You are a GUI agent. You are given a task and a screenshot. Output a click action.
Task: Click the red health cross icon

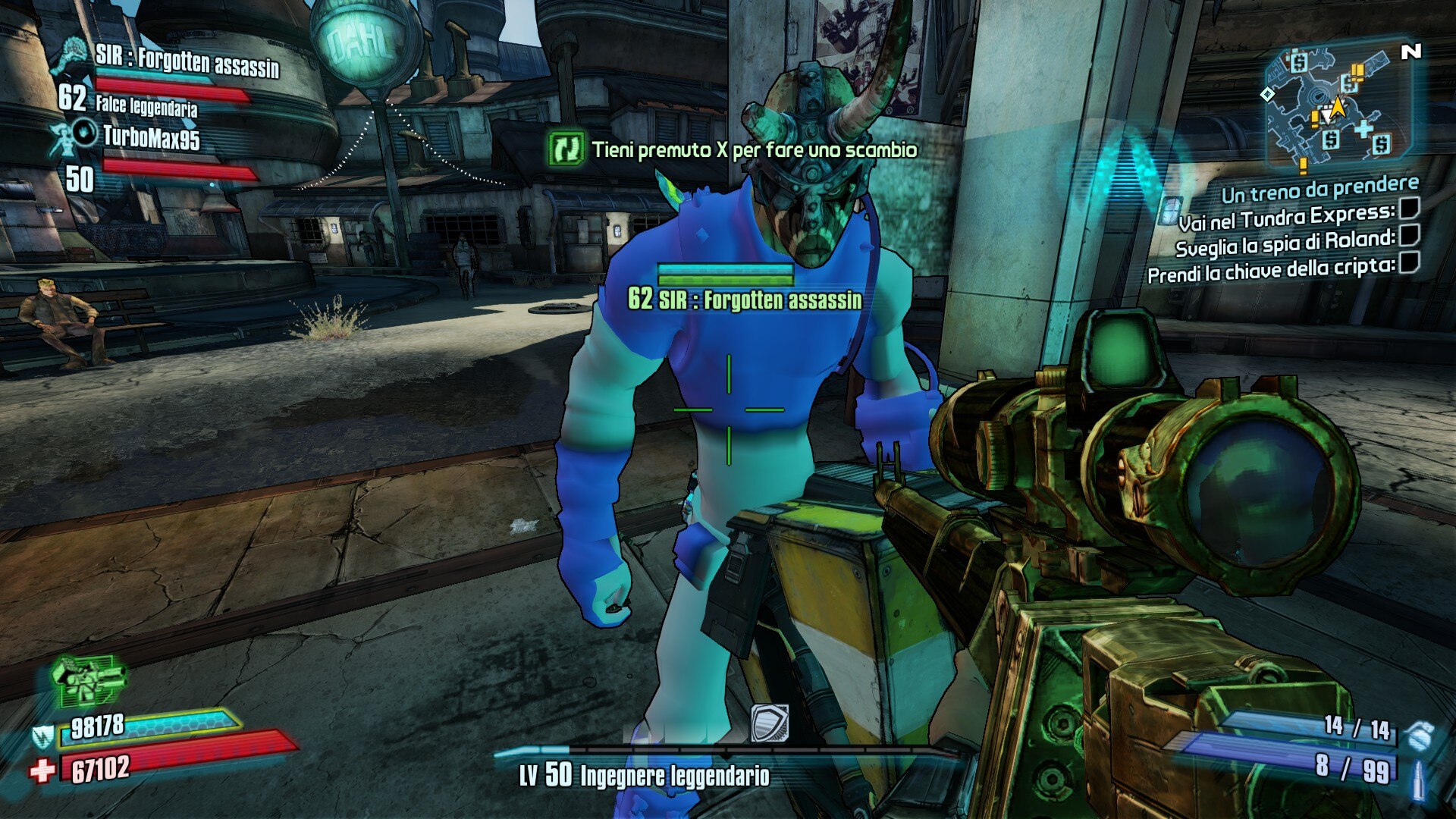(x=42, y=770)
